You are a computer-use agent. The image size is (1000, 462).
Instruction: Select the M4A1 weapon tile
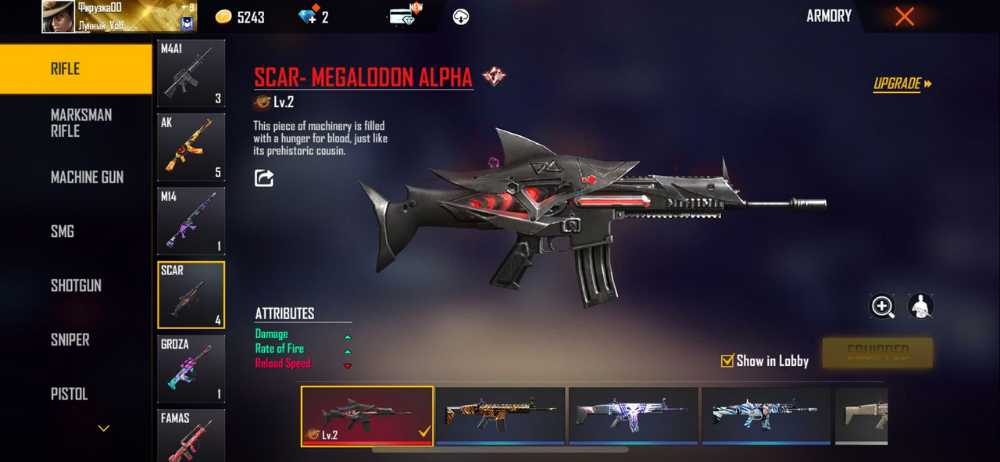pos(191,73)
